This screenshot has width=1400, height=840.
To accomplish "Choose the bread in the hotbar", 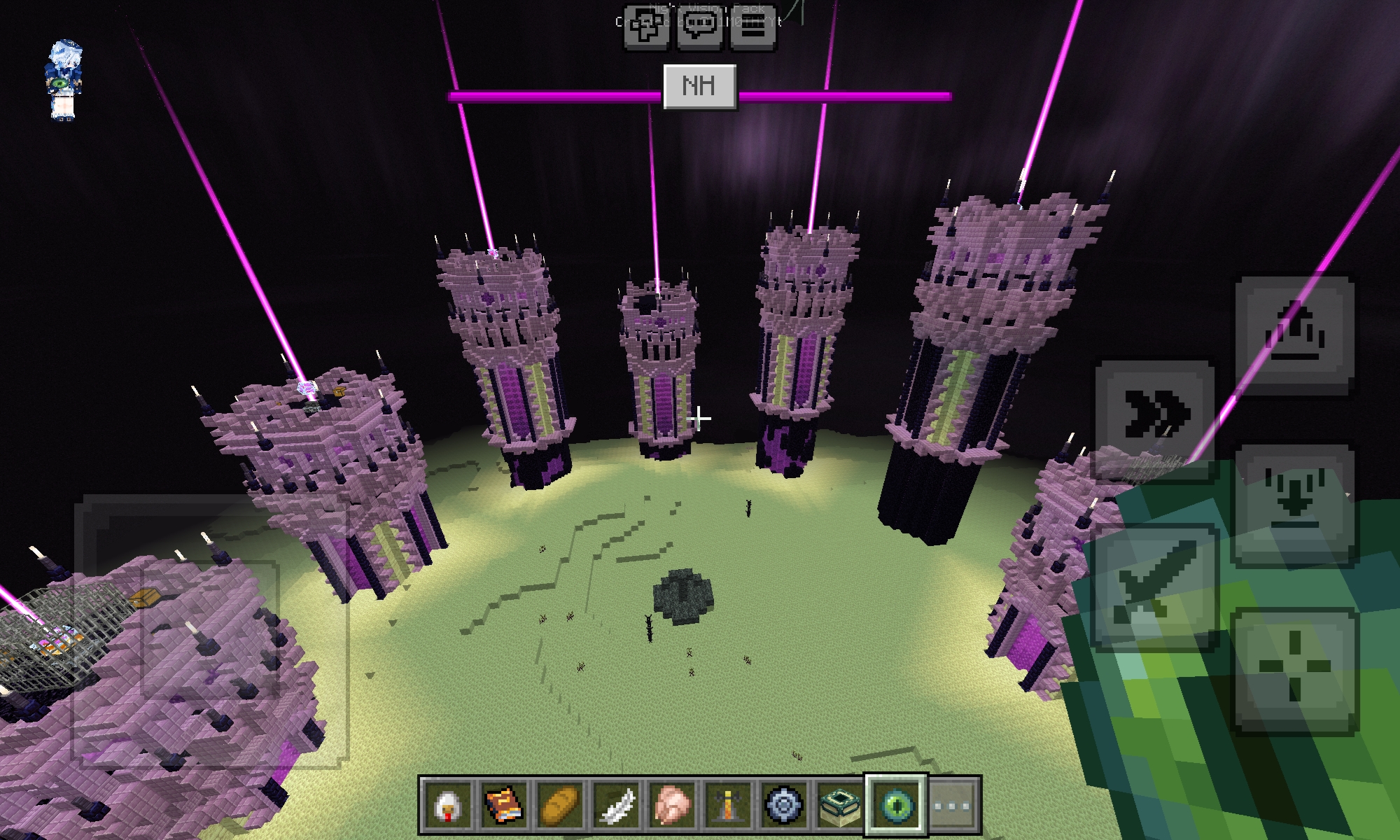I will pos(561,805).
